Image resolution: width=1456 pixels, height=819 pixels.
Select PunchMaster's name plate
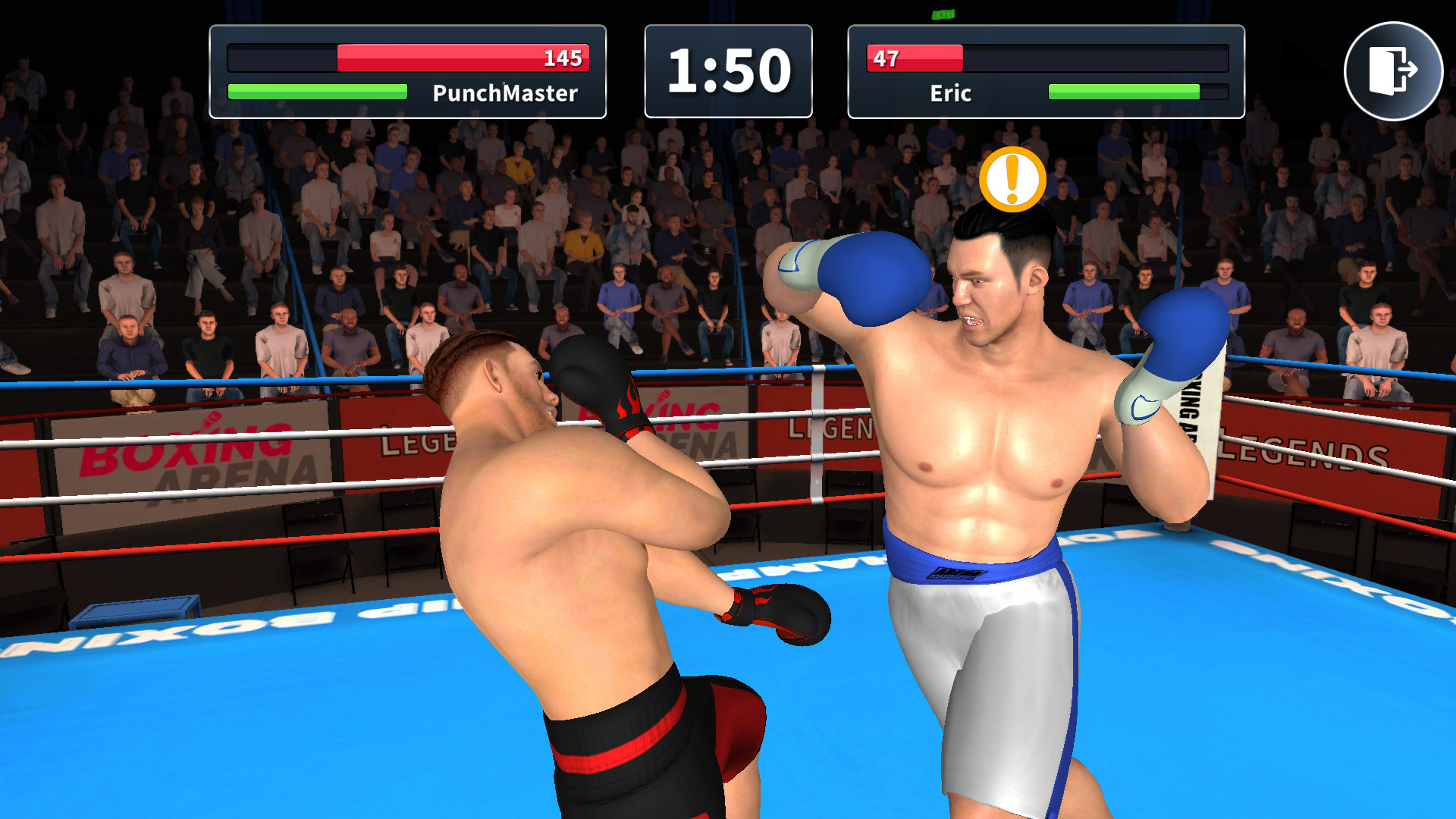(504, 93)
